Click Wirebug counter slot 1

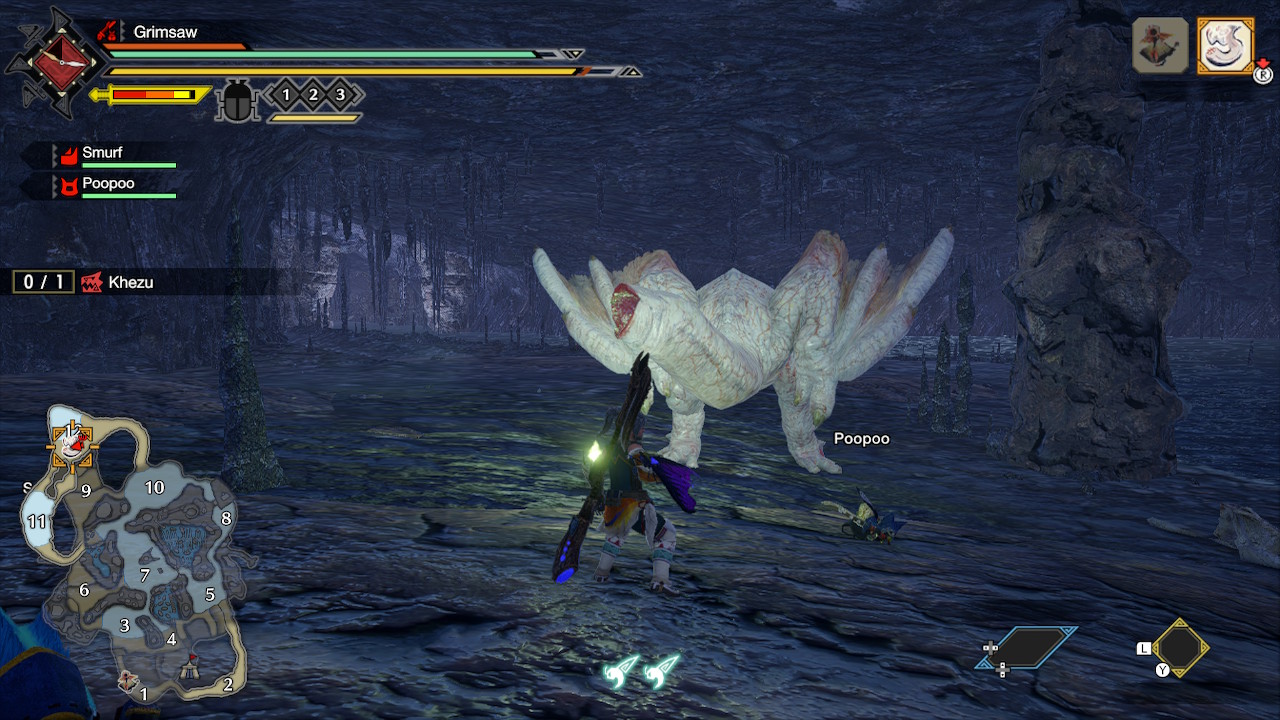pos(286,95)
